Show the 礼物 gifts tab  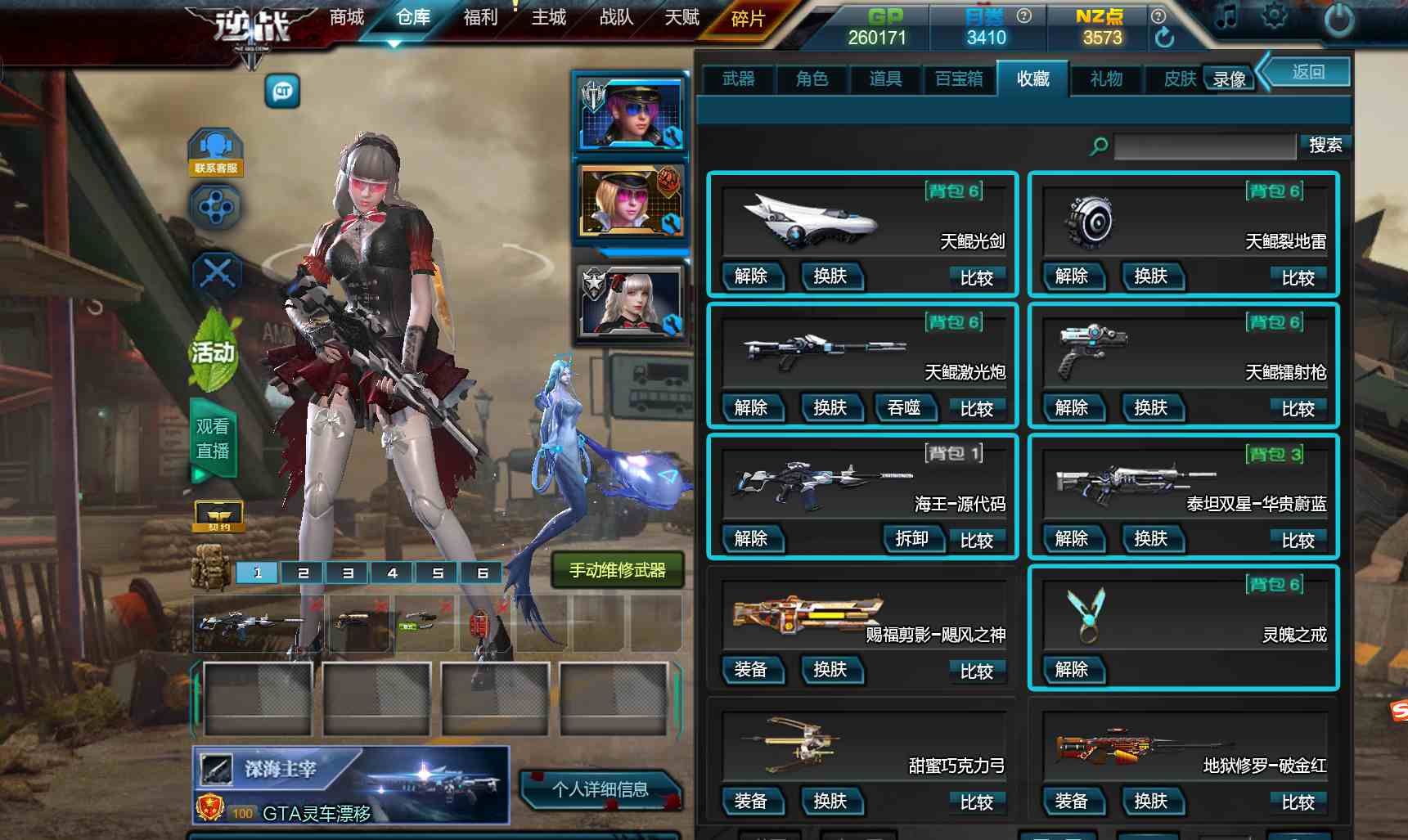pos(1106,79)
